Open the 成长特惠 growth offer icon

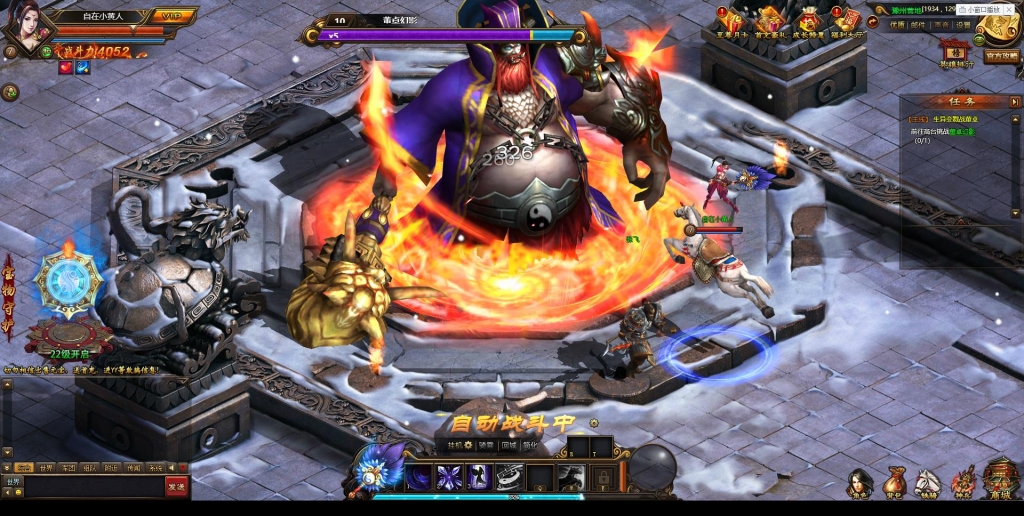pyautogui.click(x=809, y=22)
